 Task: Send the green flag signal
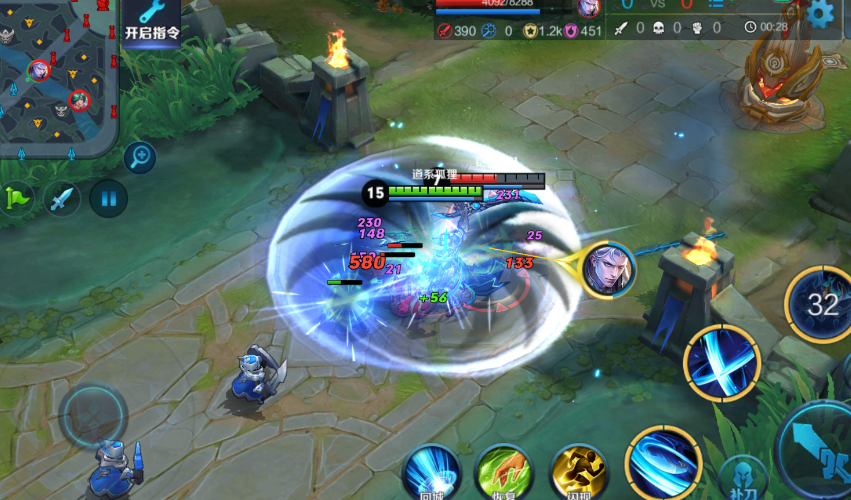pyautogui.click(x=17, y=198)
